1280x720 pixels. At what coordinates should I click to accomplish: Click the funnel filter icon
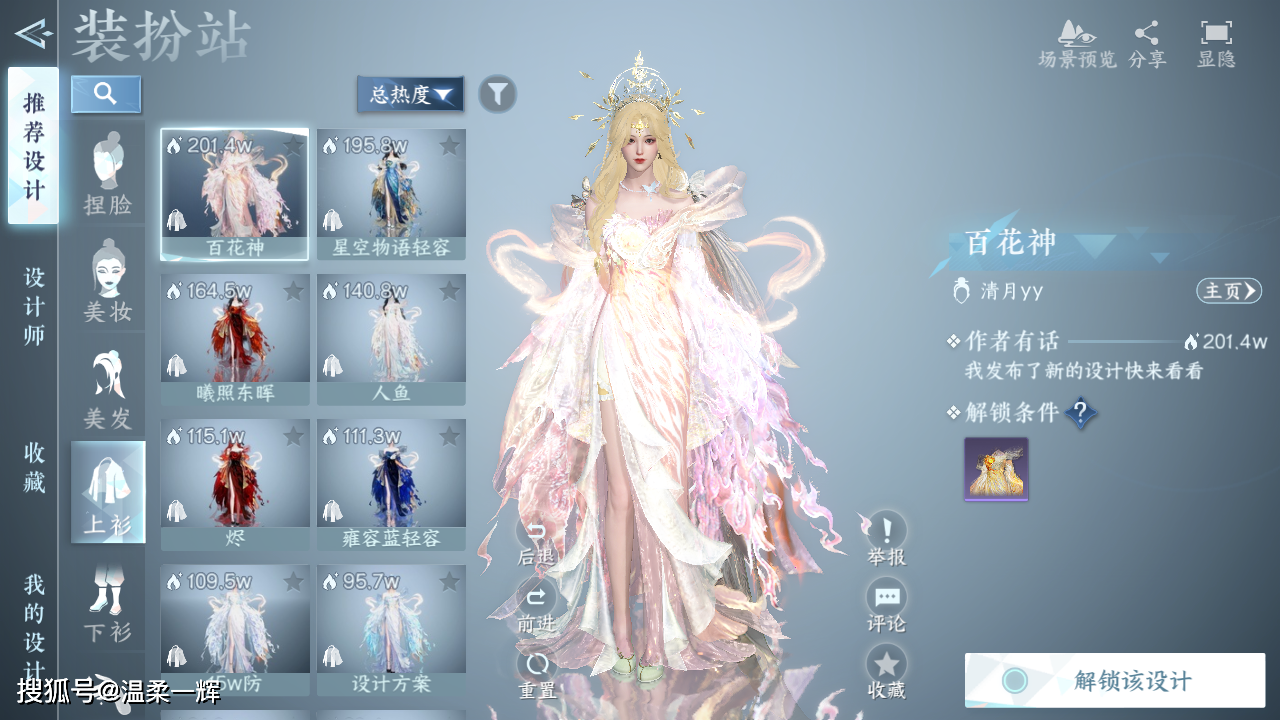(x=497, y=94)
